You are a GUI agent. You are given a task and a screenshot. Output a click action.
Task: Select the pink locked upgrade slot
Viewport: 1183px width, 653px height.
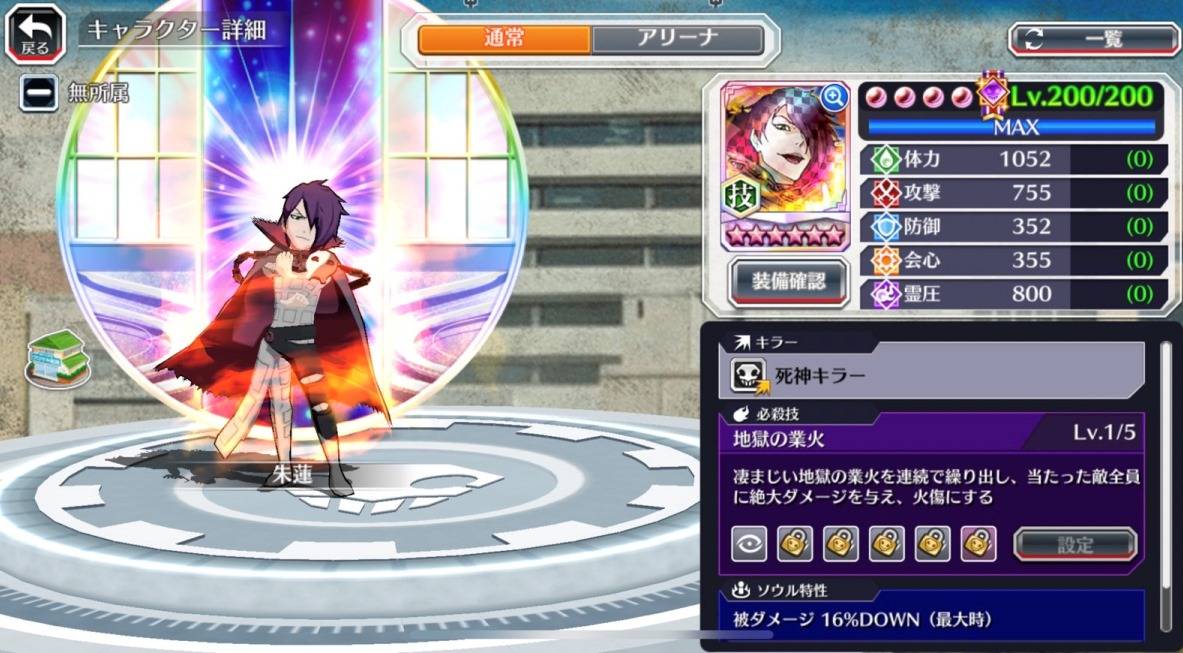[978, 543]
